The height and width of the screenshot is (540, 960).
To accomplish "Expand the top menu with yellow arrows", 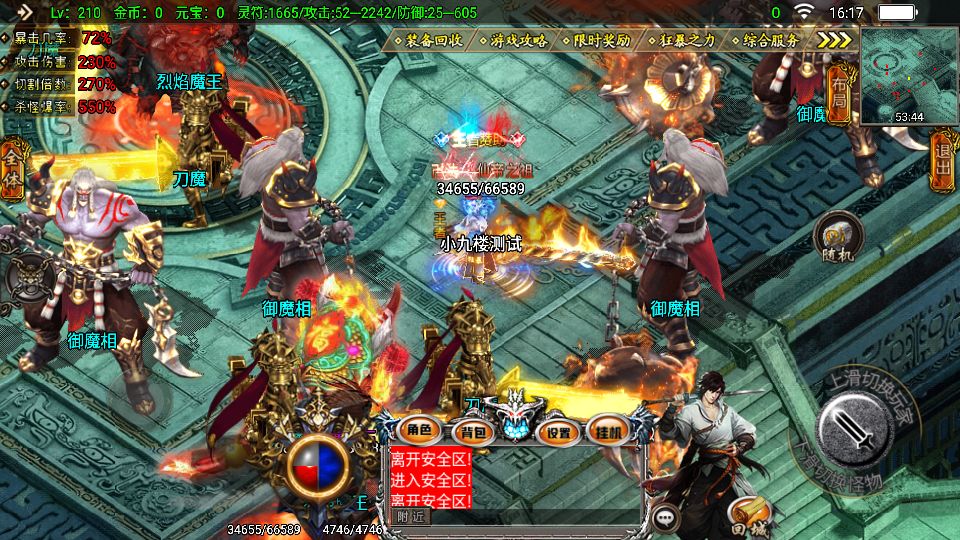I will tap(834, 40).
